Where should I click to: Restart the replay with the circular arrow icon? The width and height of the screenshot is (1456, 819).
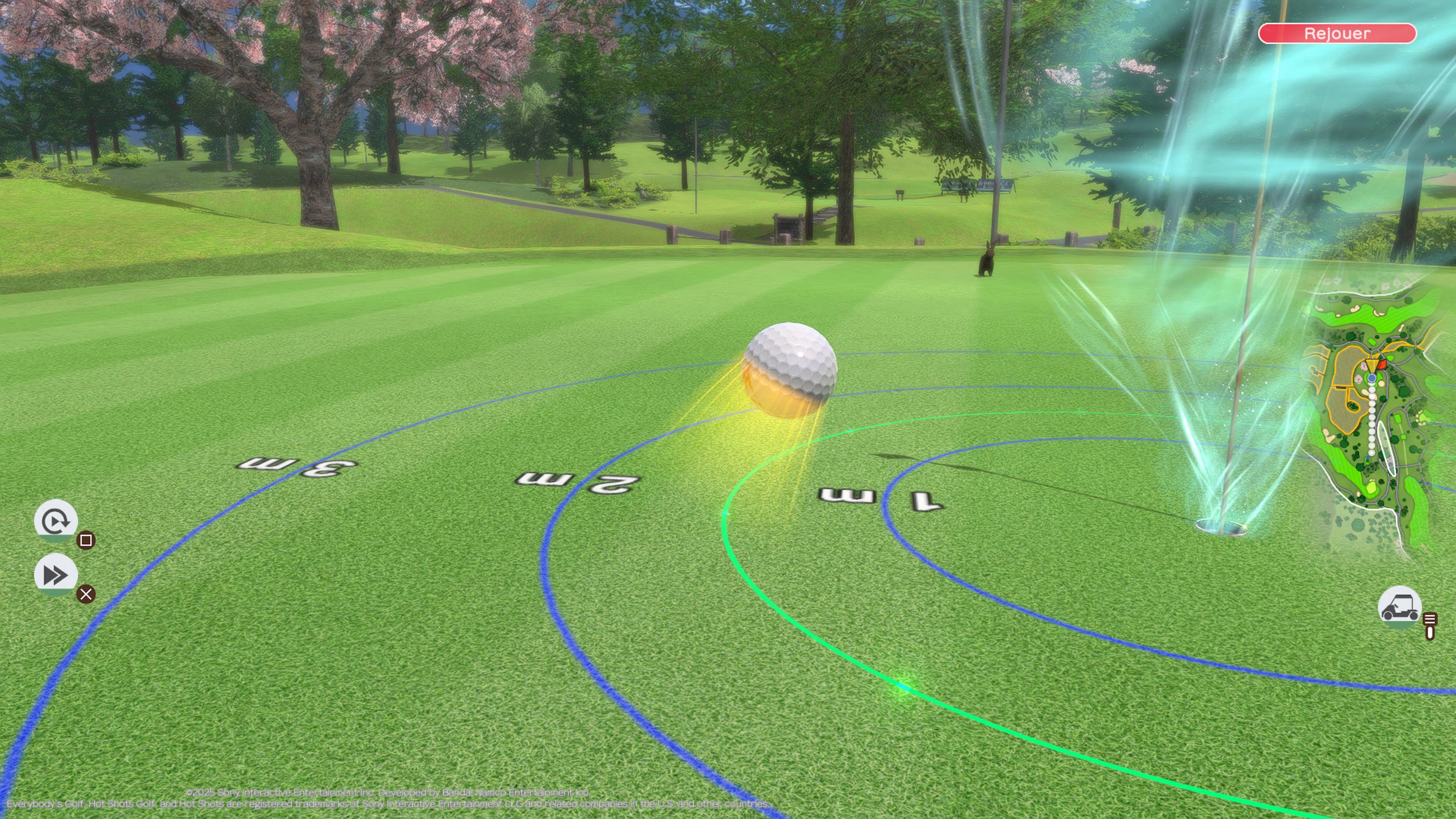click(x=55, y=521)
